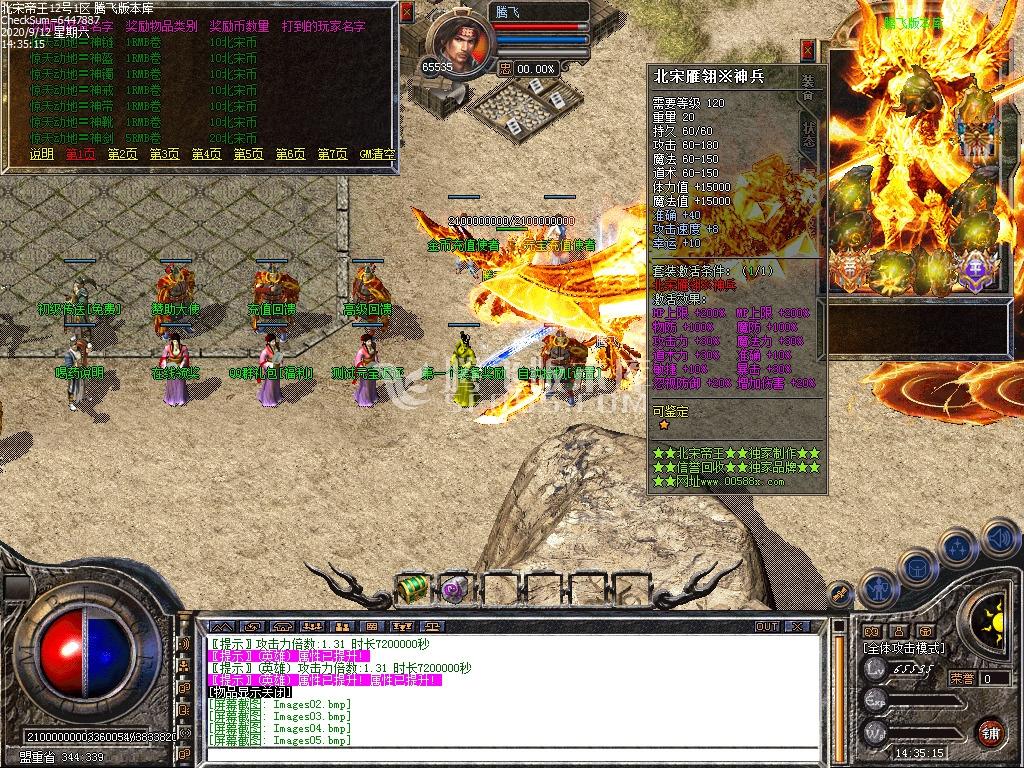
Task: Open the 说明 explanation link
Action: point(41,154)
